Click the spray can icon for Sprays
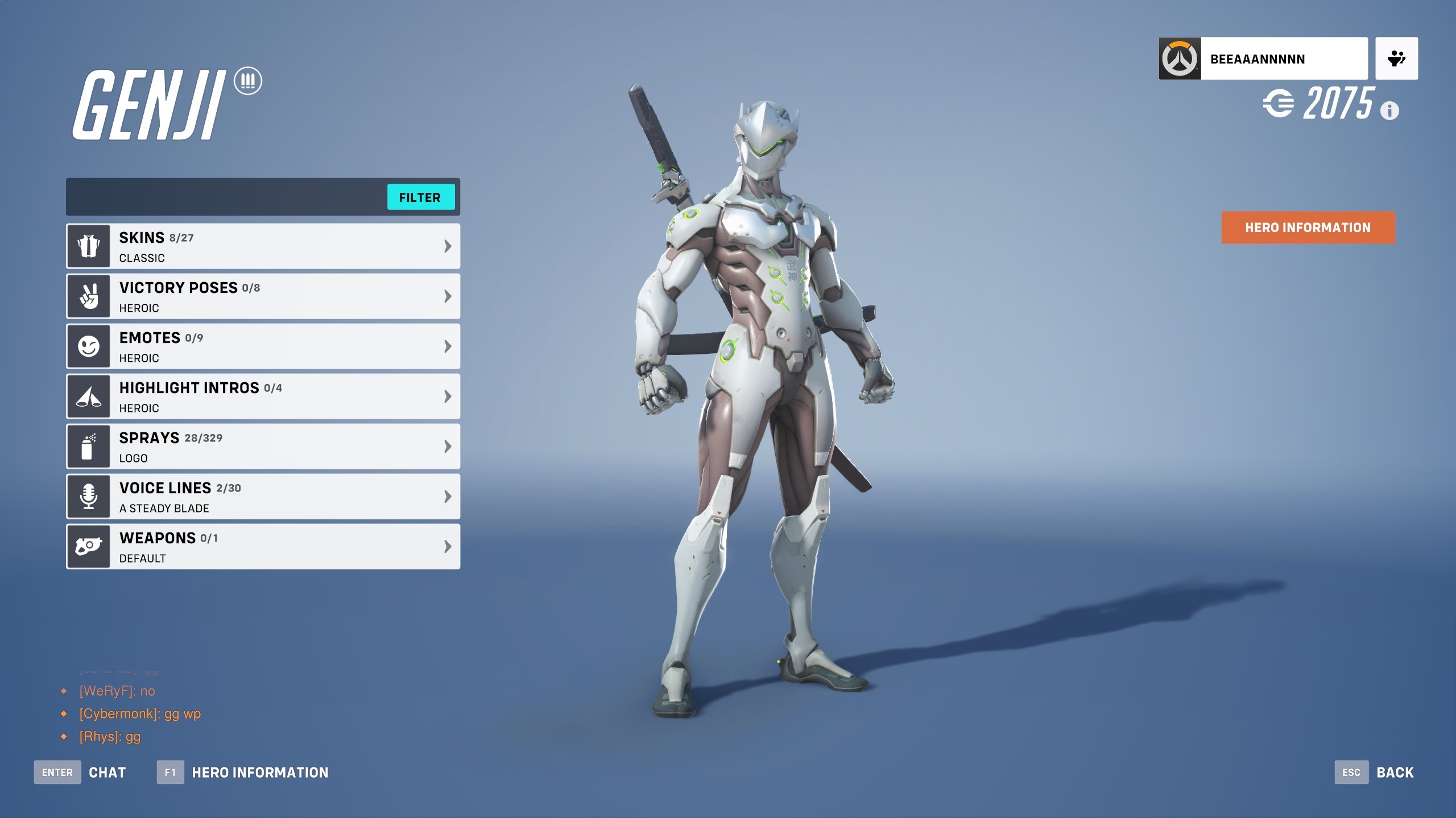 [x=88, y=446]
